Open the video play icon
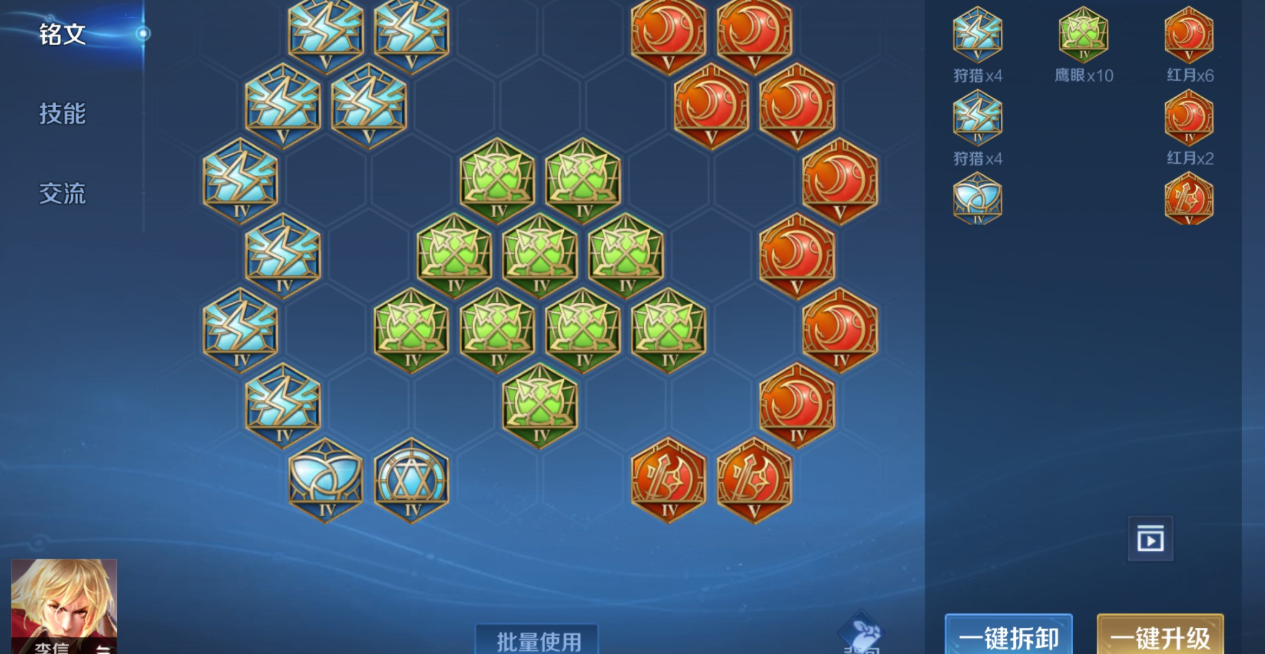 (1150, 539)
